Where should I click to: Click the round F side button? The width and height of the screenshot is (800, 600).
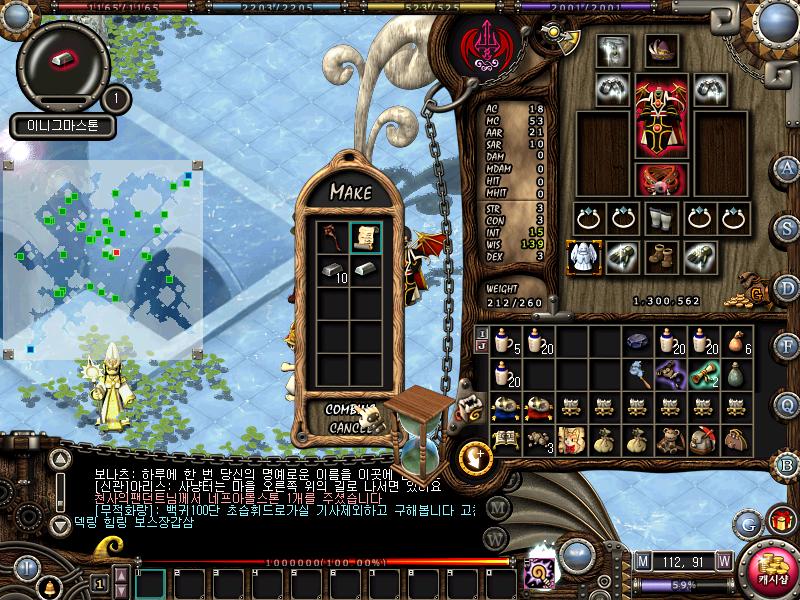click(788, 346)
